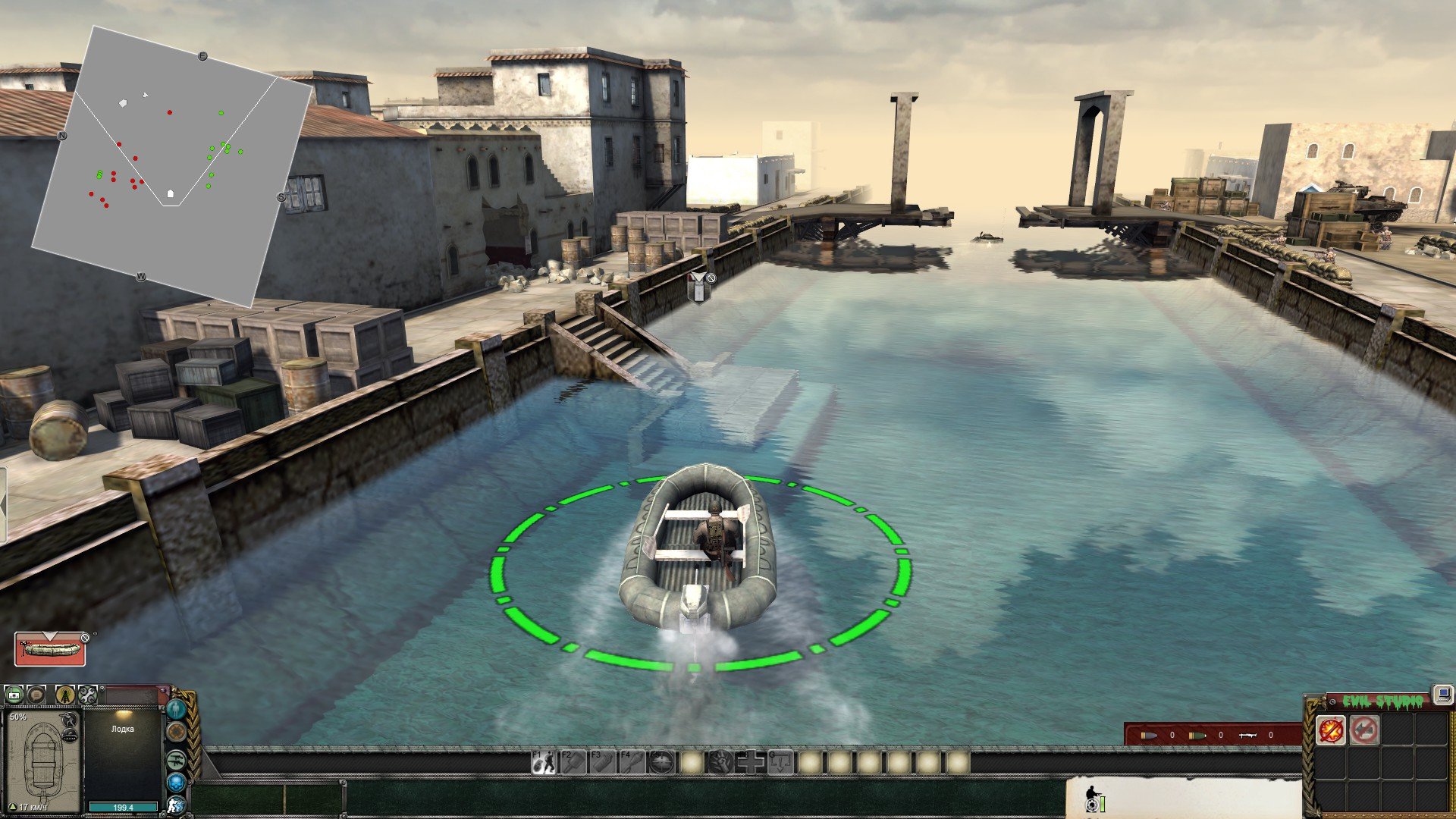Viewport: 1456px width, 819px height.
Task: Select the teal soldier silhouette button
Action: click(176, 710)
